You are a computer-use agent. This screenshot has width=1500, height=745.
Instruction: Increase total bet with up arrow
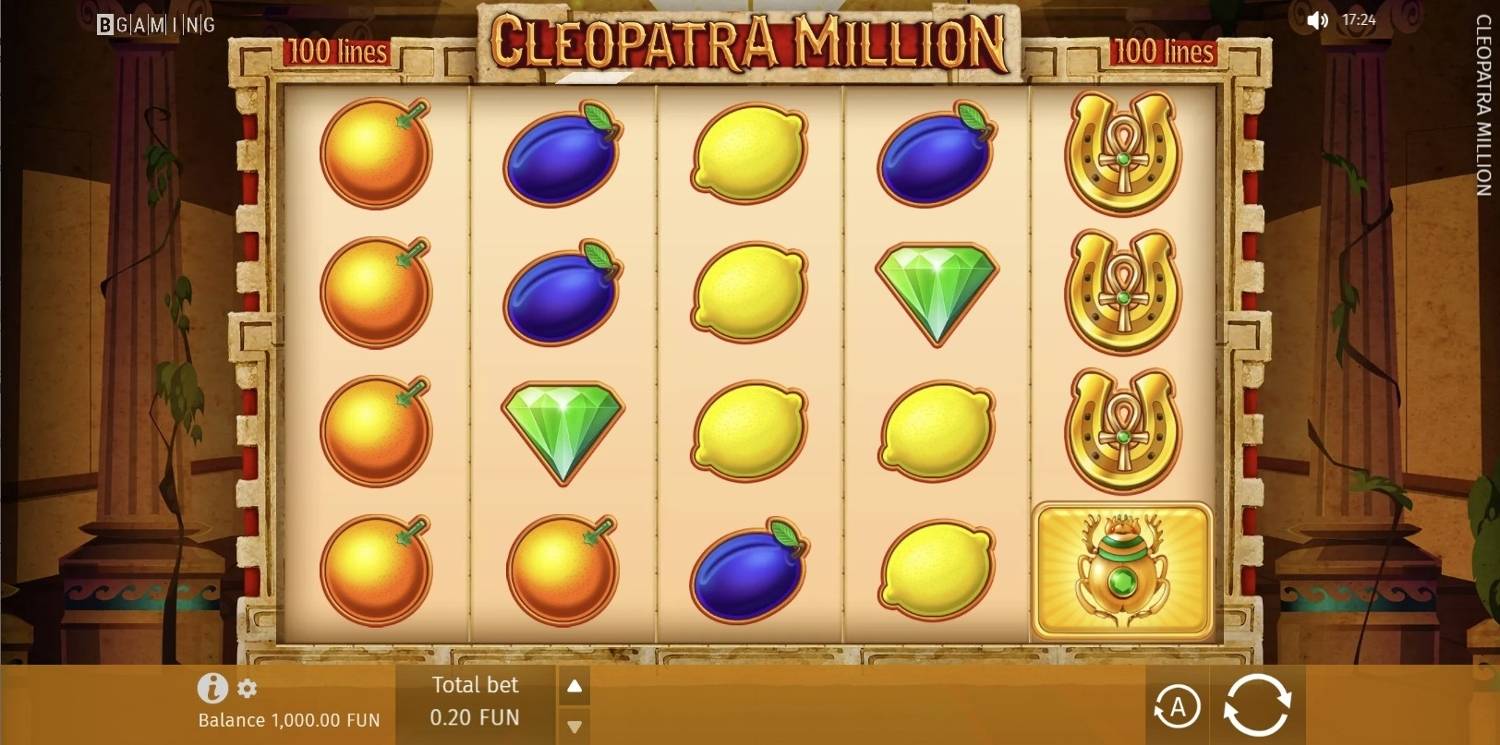click(x=574, y=686)
